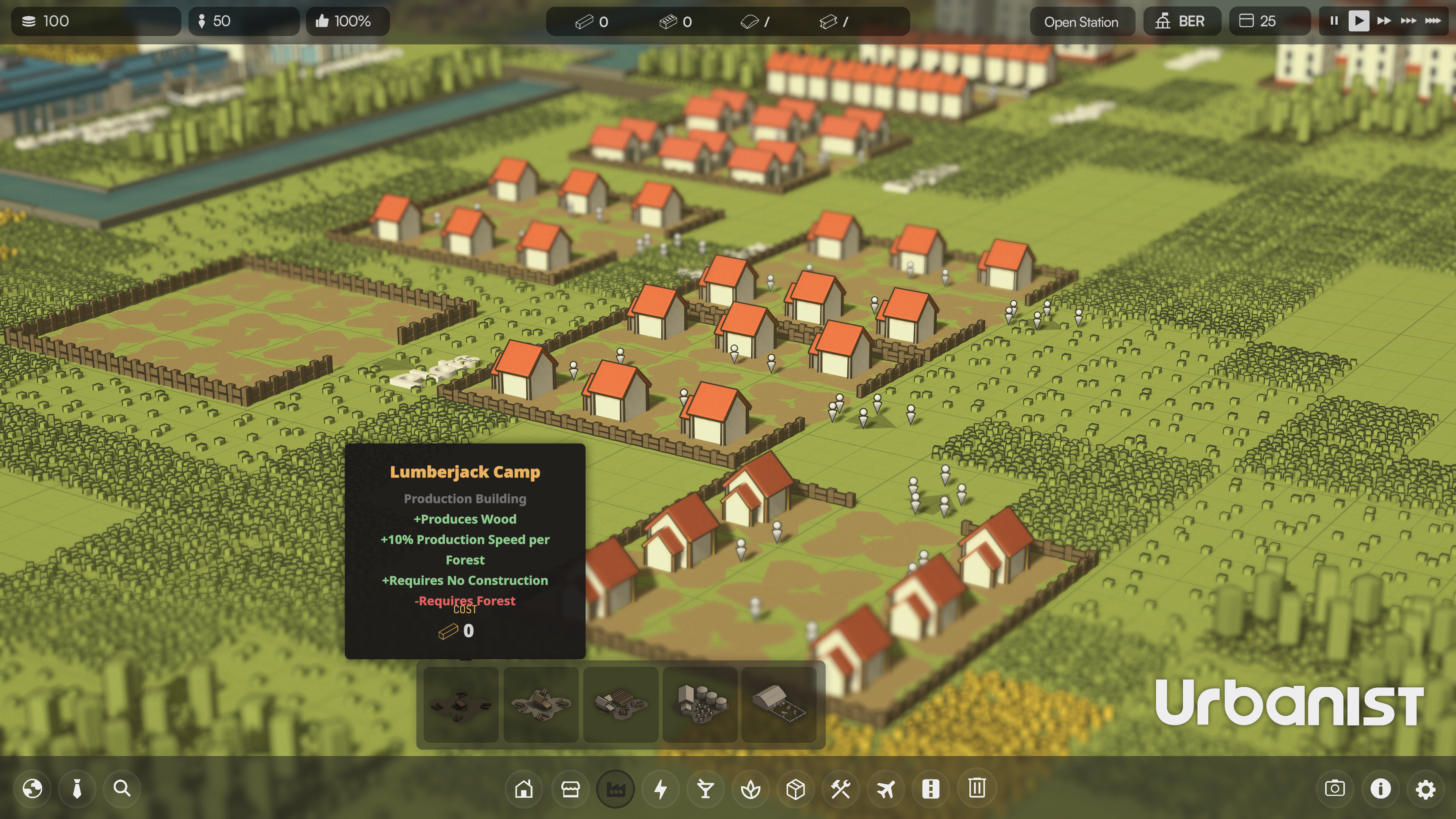Open the housing category with house icon
This screenshot has height=819, width=1456.
524,789
